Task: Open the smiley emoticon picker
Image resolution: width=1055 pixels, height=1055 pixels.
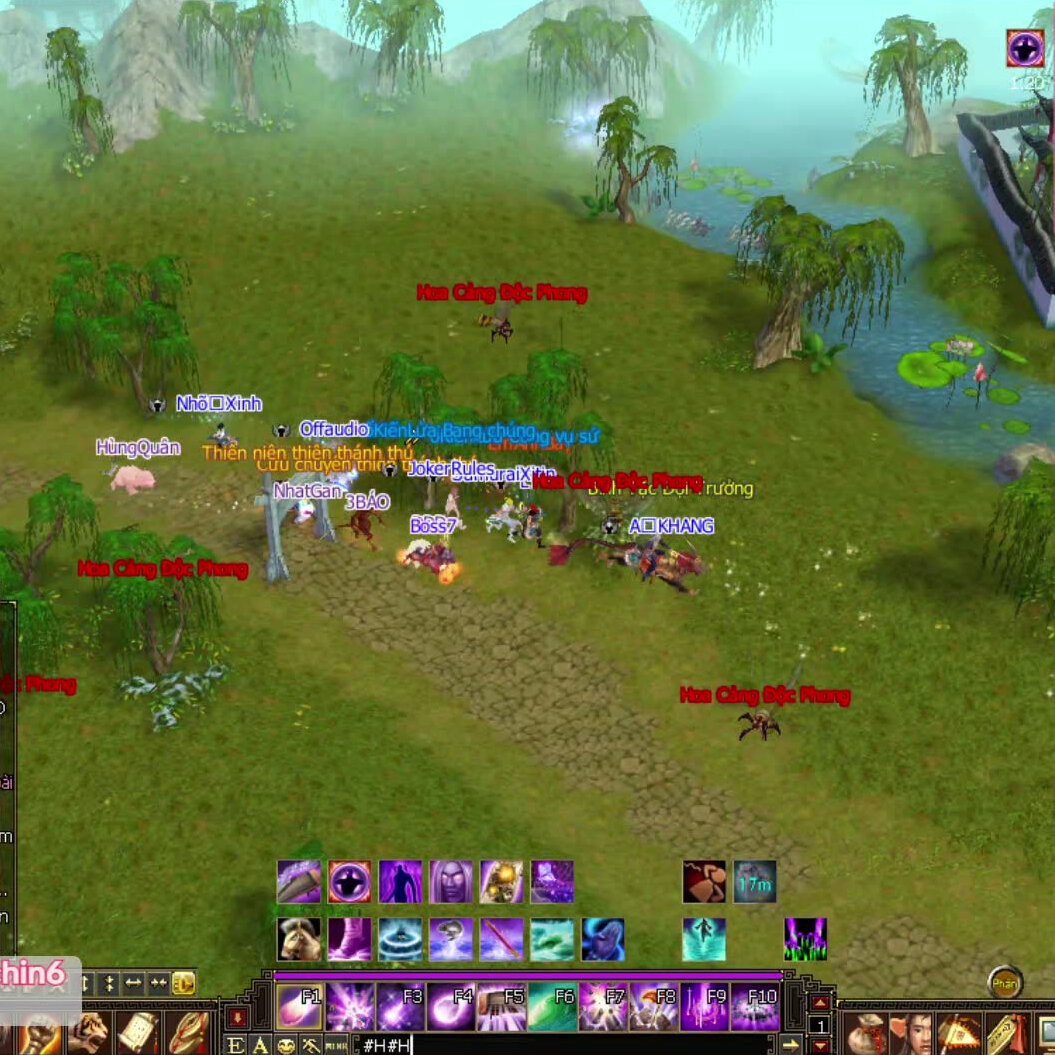Action: (286, 1045)
